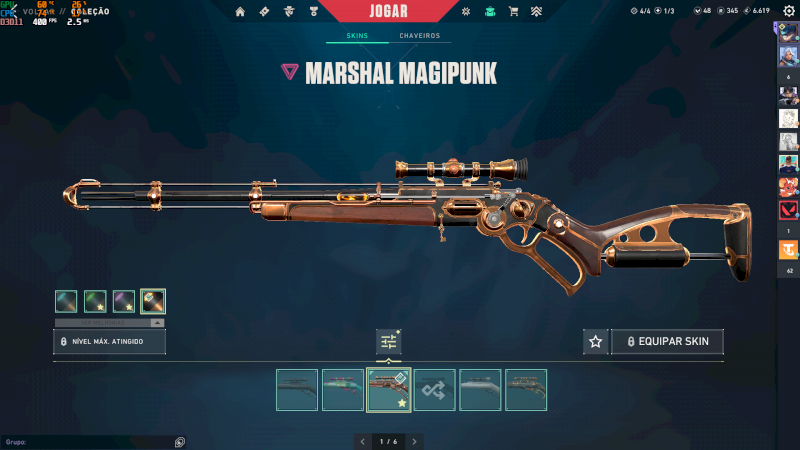800x450 pixels.
Task: Go to the next skin page arrow
Action: (x=414, y=441)
